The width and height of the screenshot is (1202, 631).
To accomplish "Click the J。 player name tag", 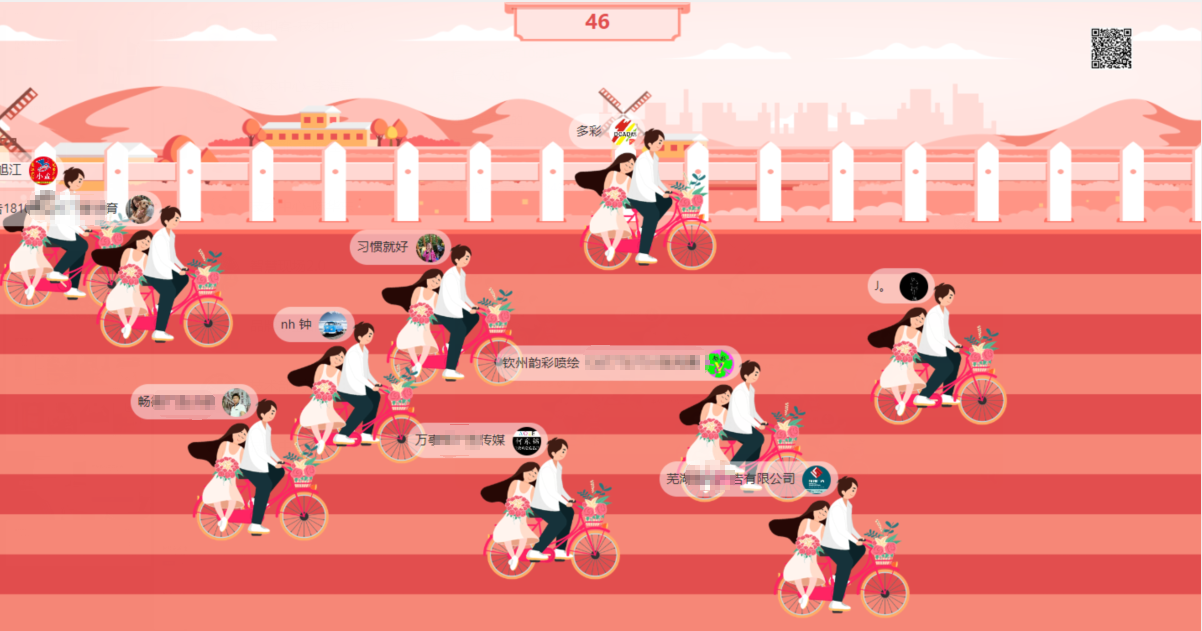I will (x=900, y=287).
